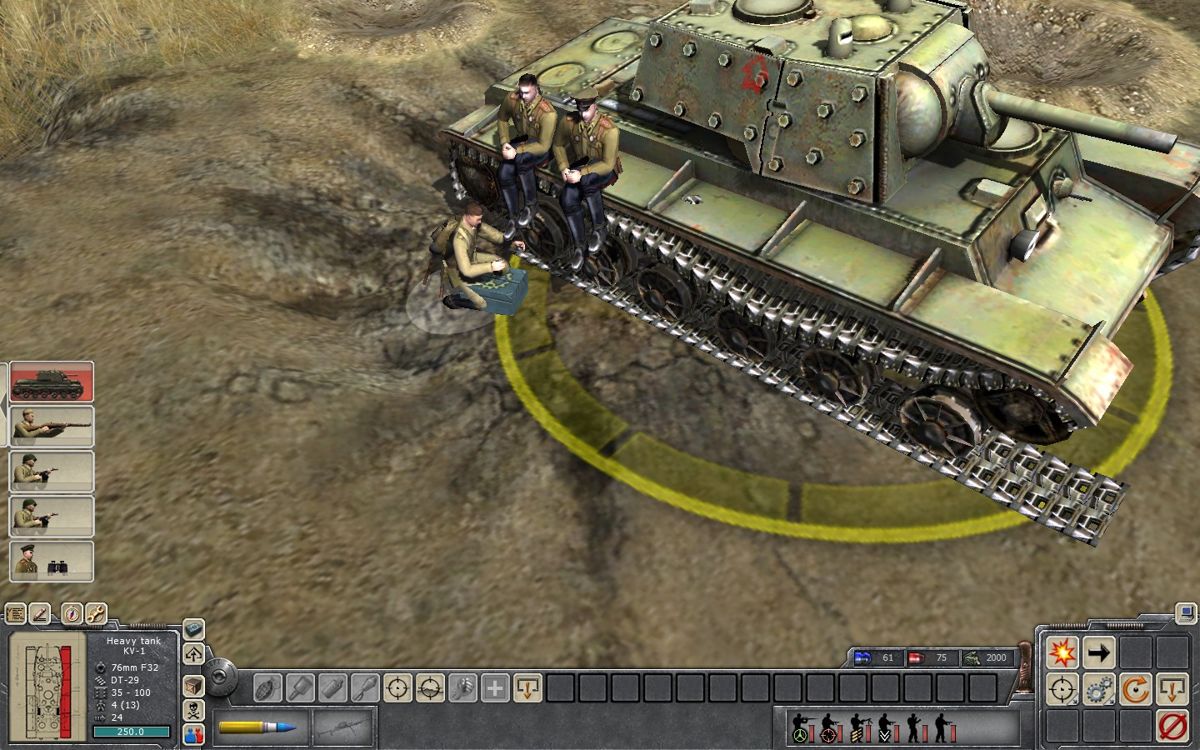Open the computer monitor menu icon
This screenshot has height=750, width=1200.
pyautogui.click(x=1185, y=612)
